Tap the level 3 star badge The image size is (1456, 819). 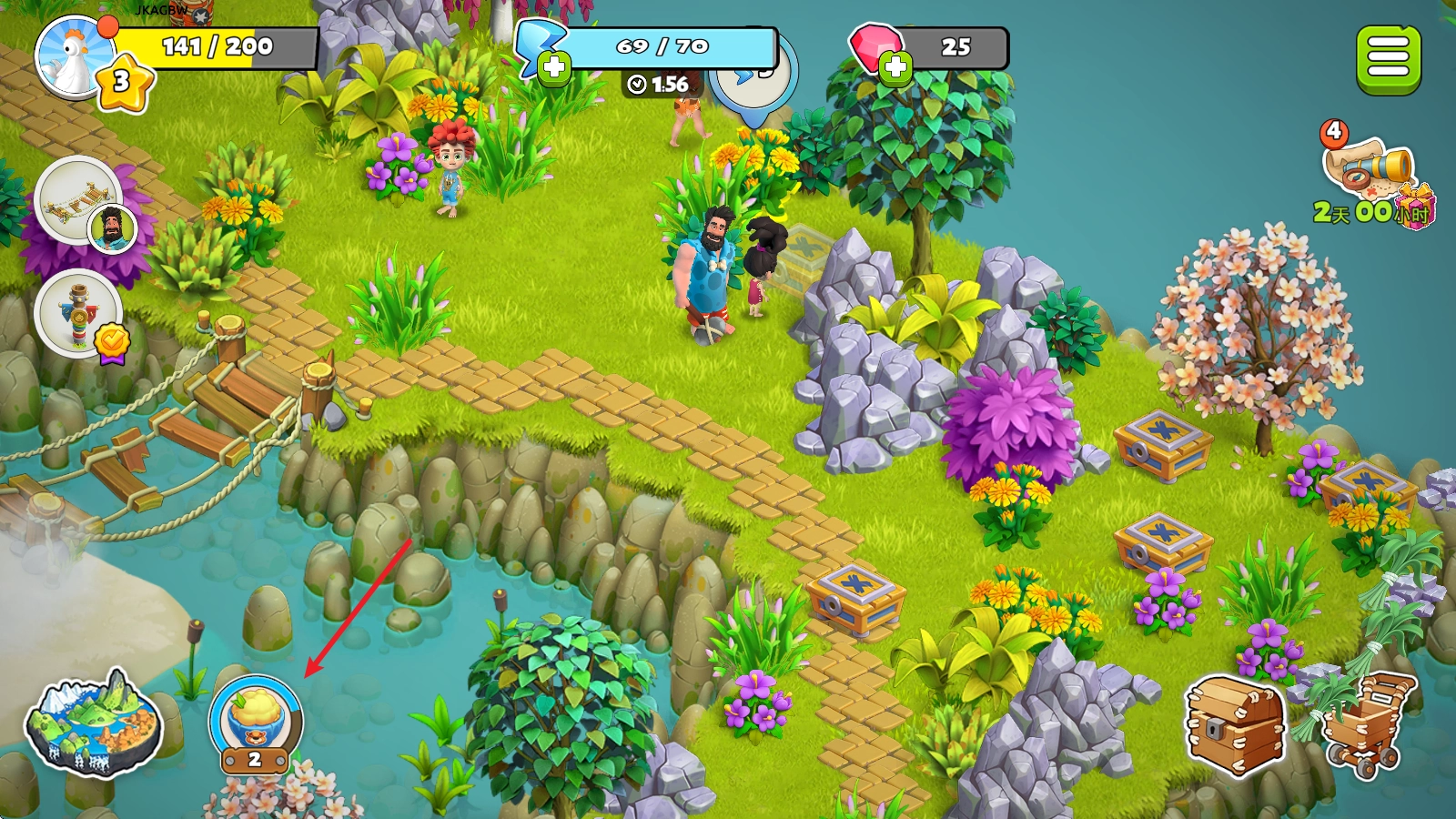pyautogui.click(x=123, y=83)
